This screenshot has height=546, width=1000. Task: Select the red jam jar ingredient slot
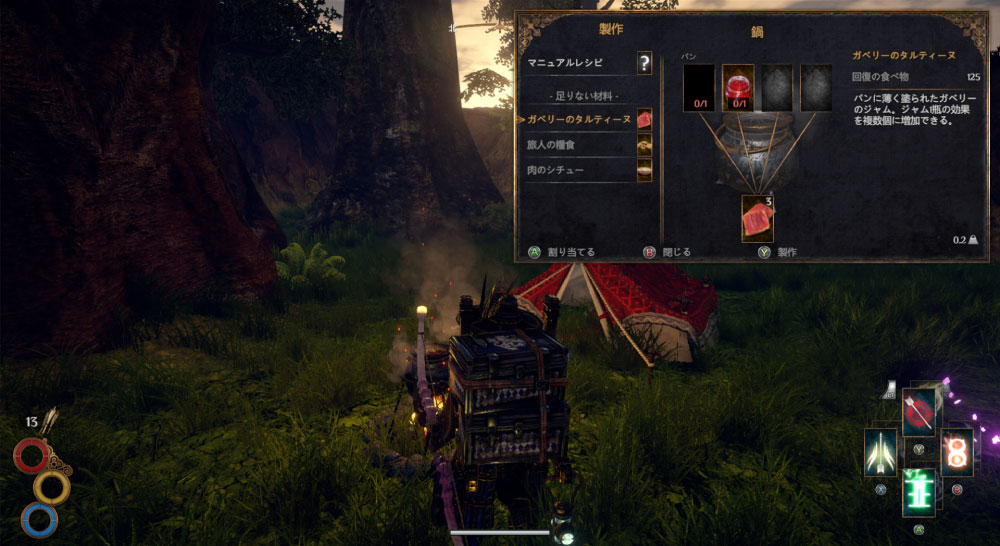(x=738, y=88)
